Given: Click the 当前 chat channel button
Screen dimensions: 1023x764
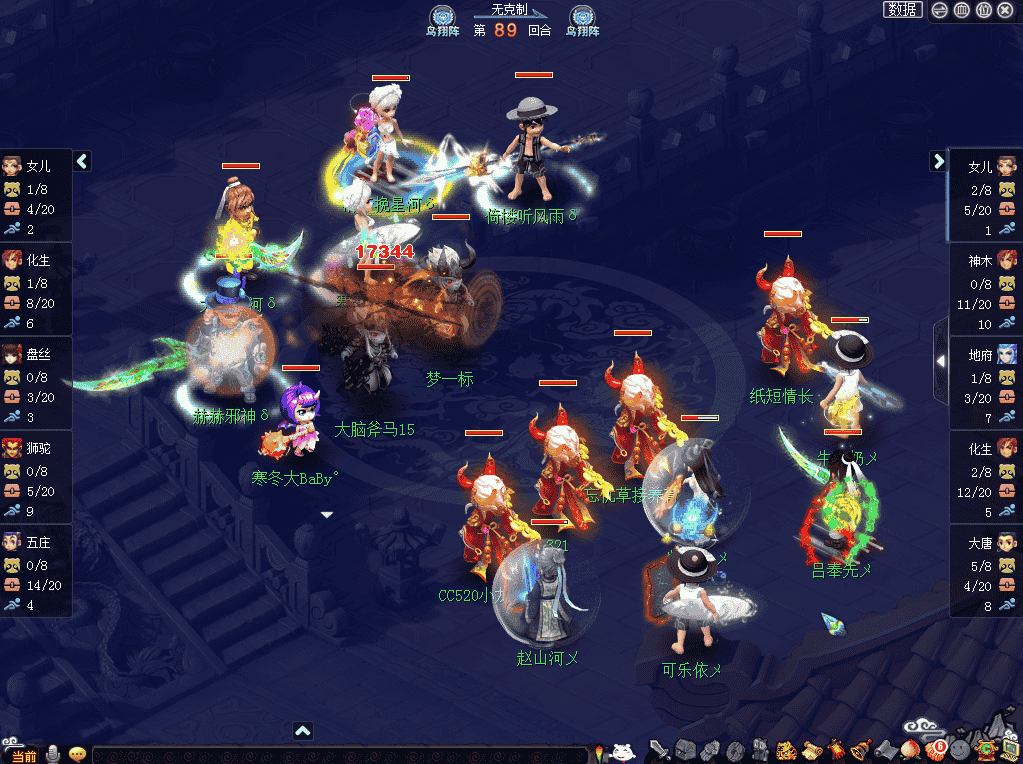Looking at the screenshot, I should pyautogui.click(x=24, y=756).
